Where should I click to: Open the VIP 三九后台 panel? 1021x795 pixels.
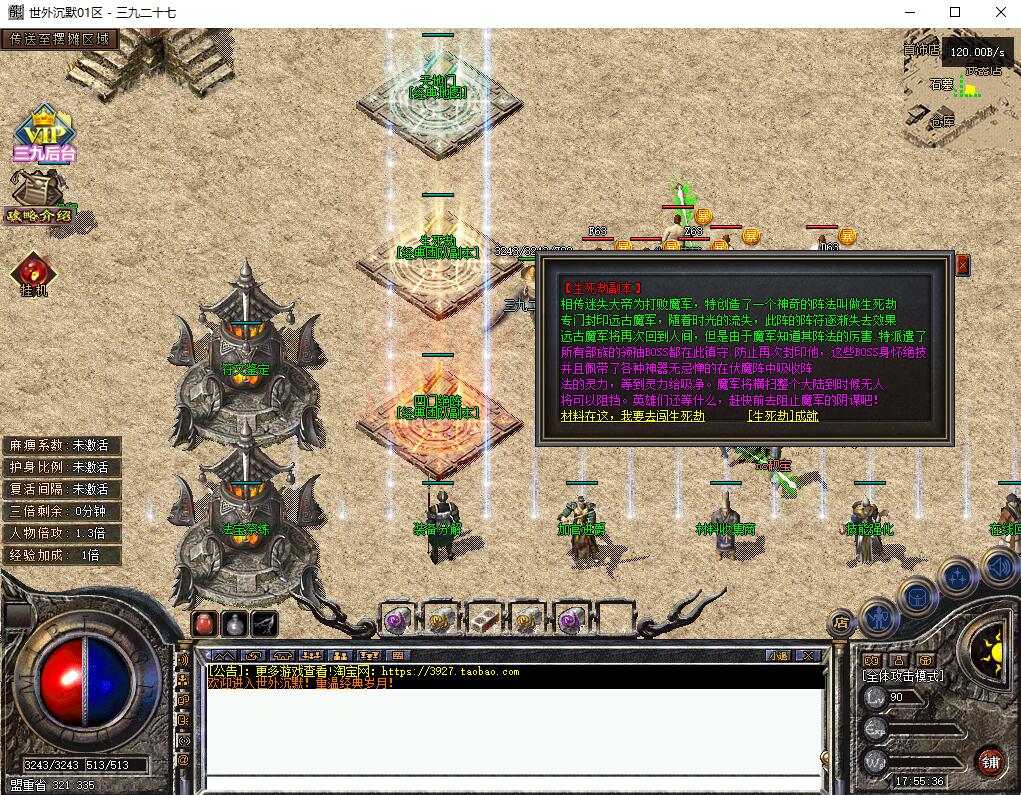(x=44, y=133)
